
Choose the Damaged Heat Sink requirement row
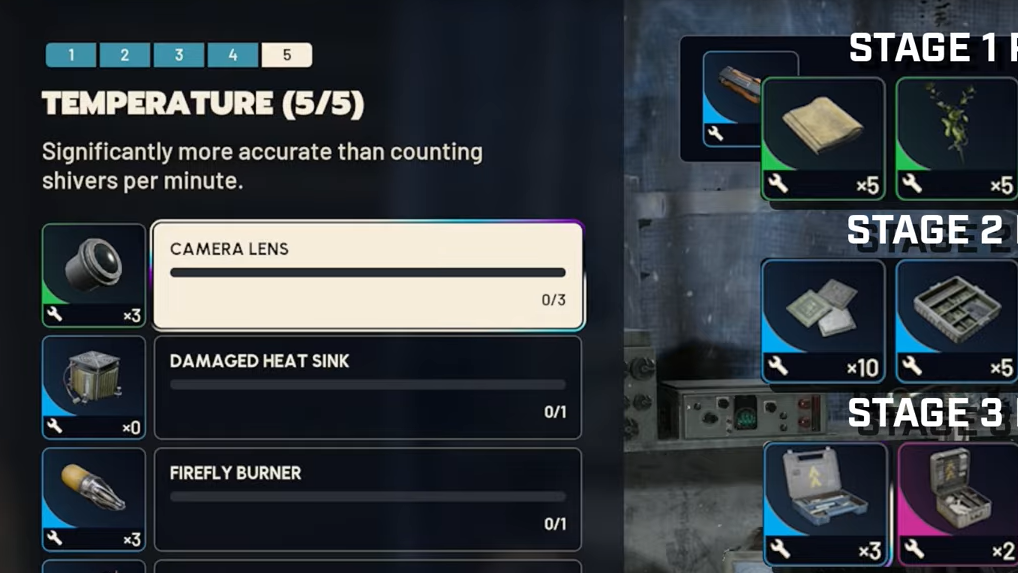pyautogui.click(x=368, y=387)
